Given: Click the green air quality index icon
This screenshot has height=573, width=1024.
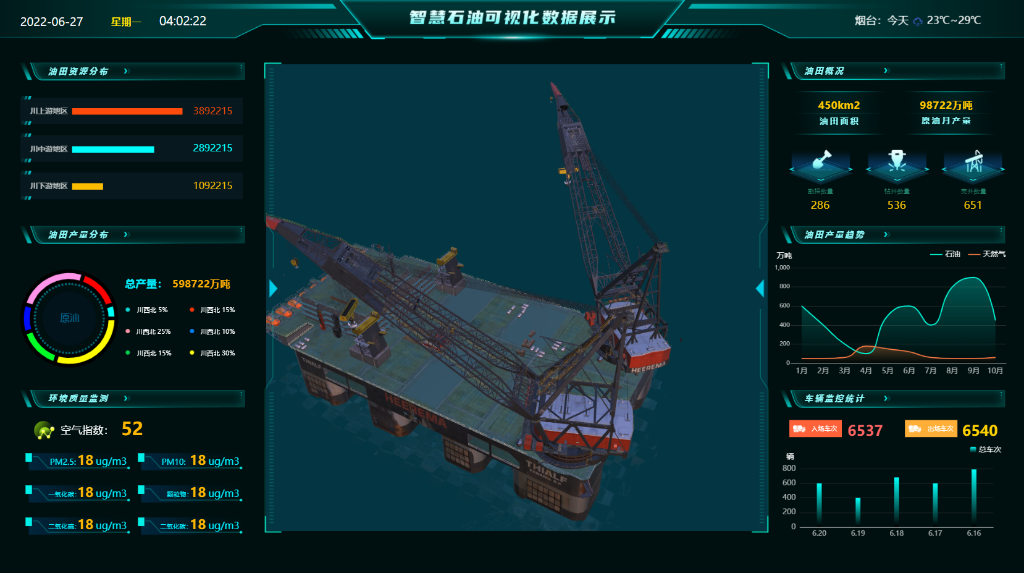Looking at the screenshot, I should pyautogui.click(x=44, y=431).
